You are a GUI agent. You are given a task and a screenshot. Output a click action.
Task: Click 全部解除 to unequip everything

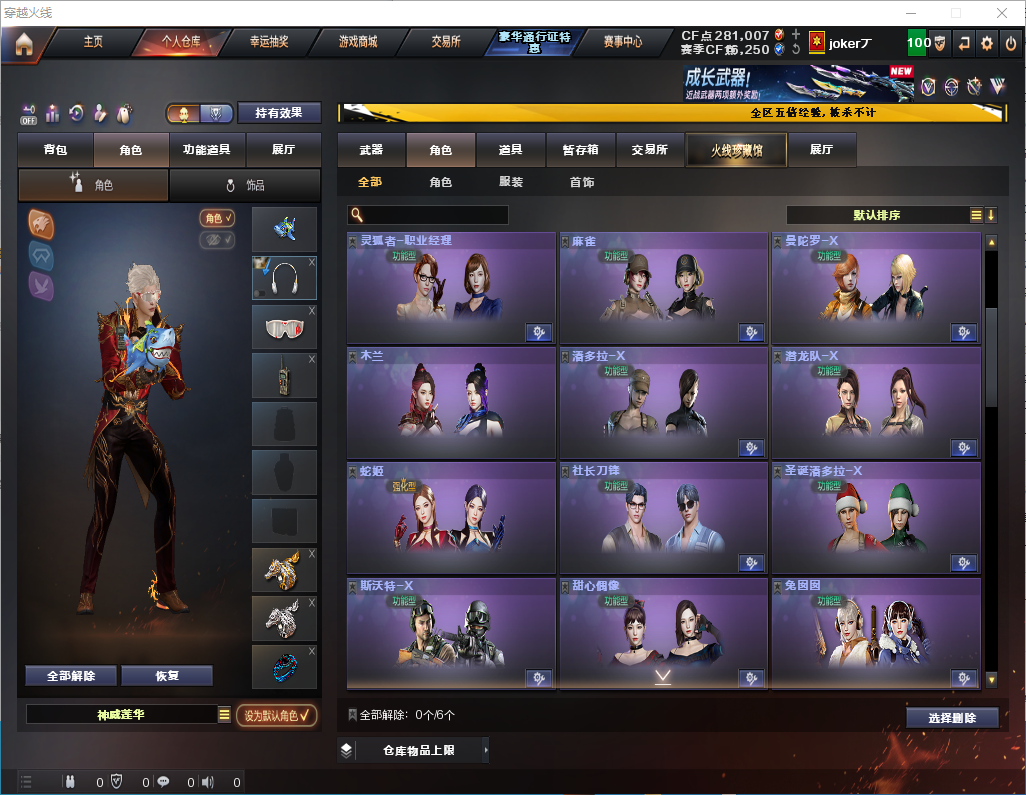pos(71,676)
